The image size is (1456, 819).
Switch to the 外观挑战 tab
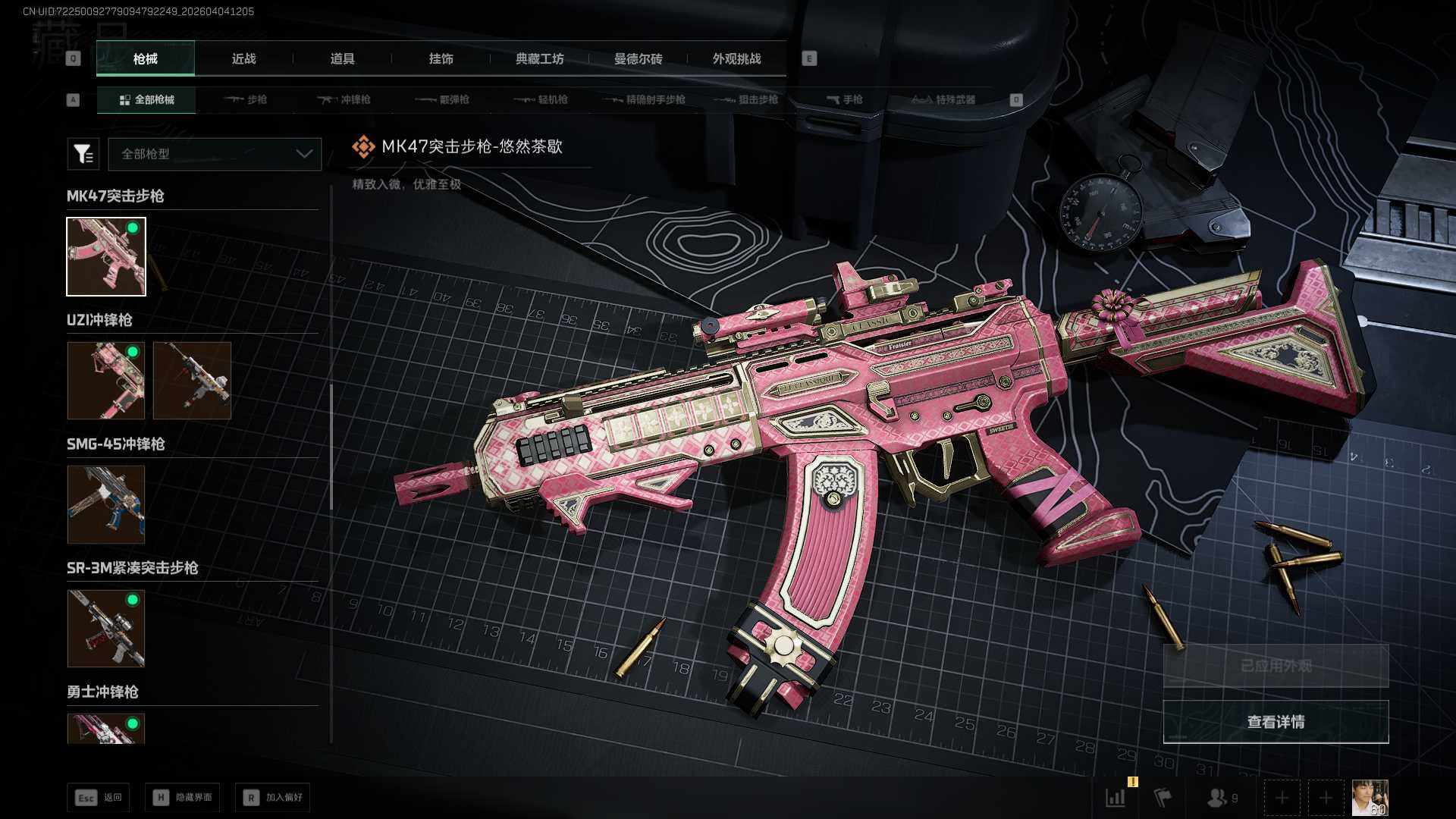click(736, 59)
